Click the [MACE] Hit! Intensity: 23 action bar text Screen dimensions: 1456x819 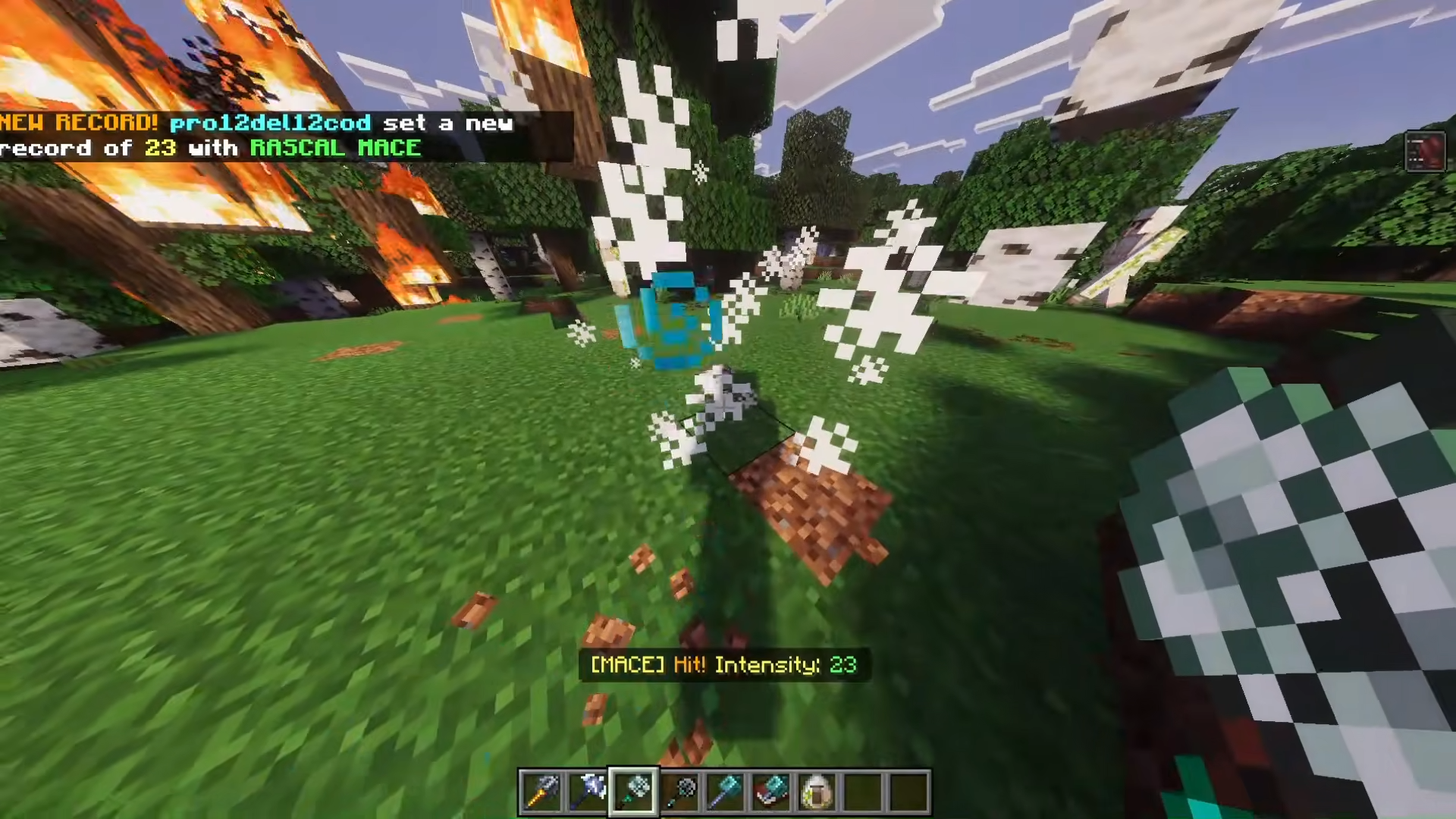(x=723, y=664)
